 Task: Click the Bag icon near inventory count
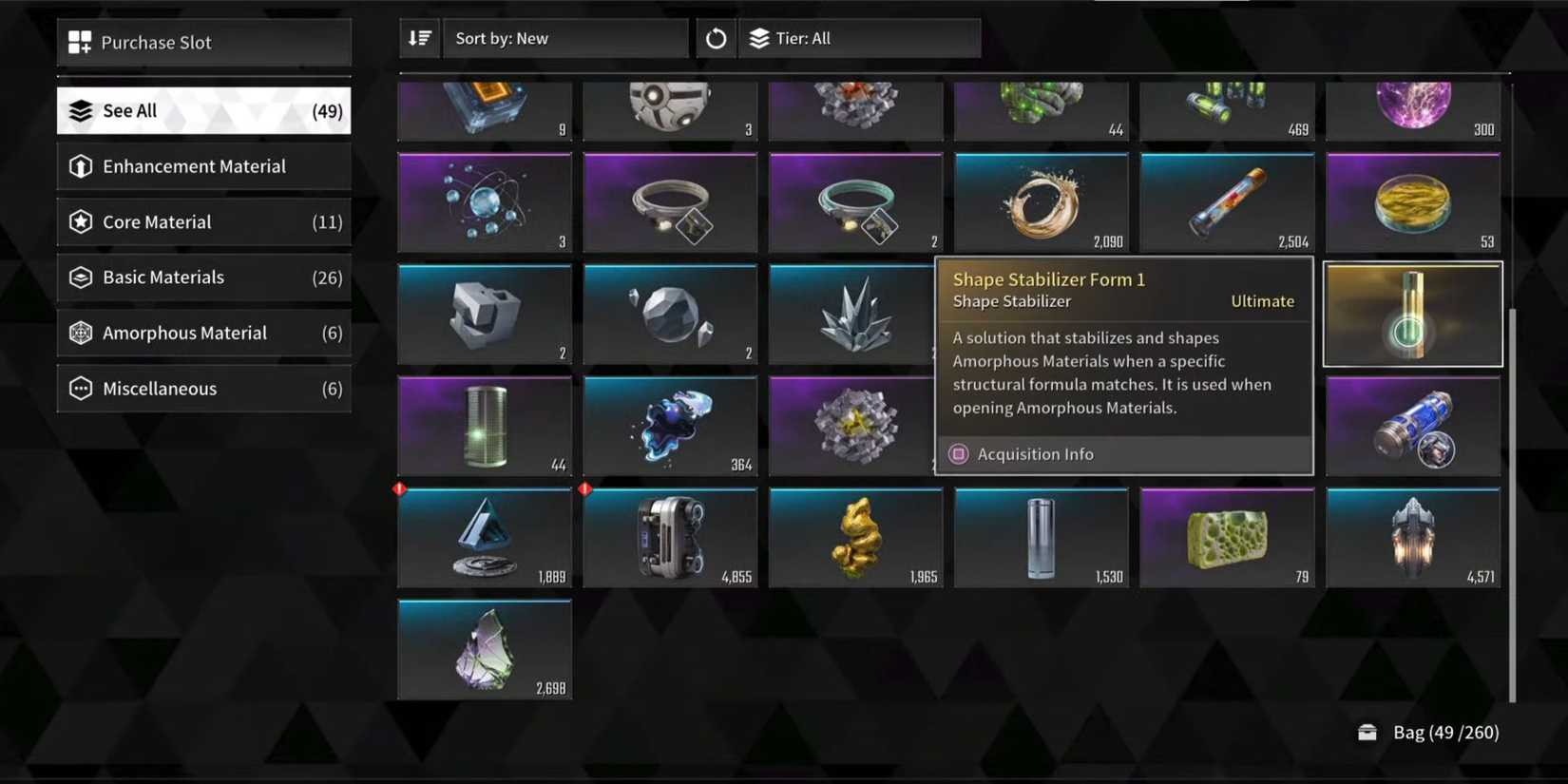point(1367,732)
